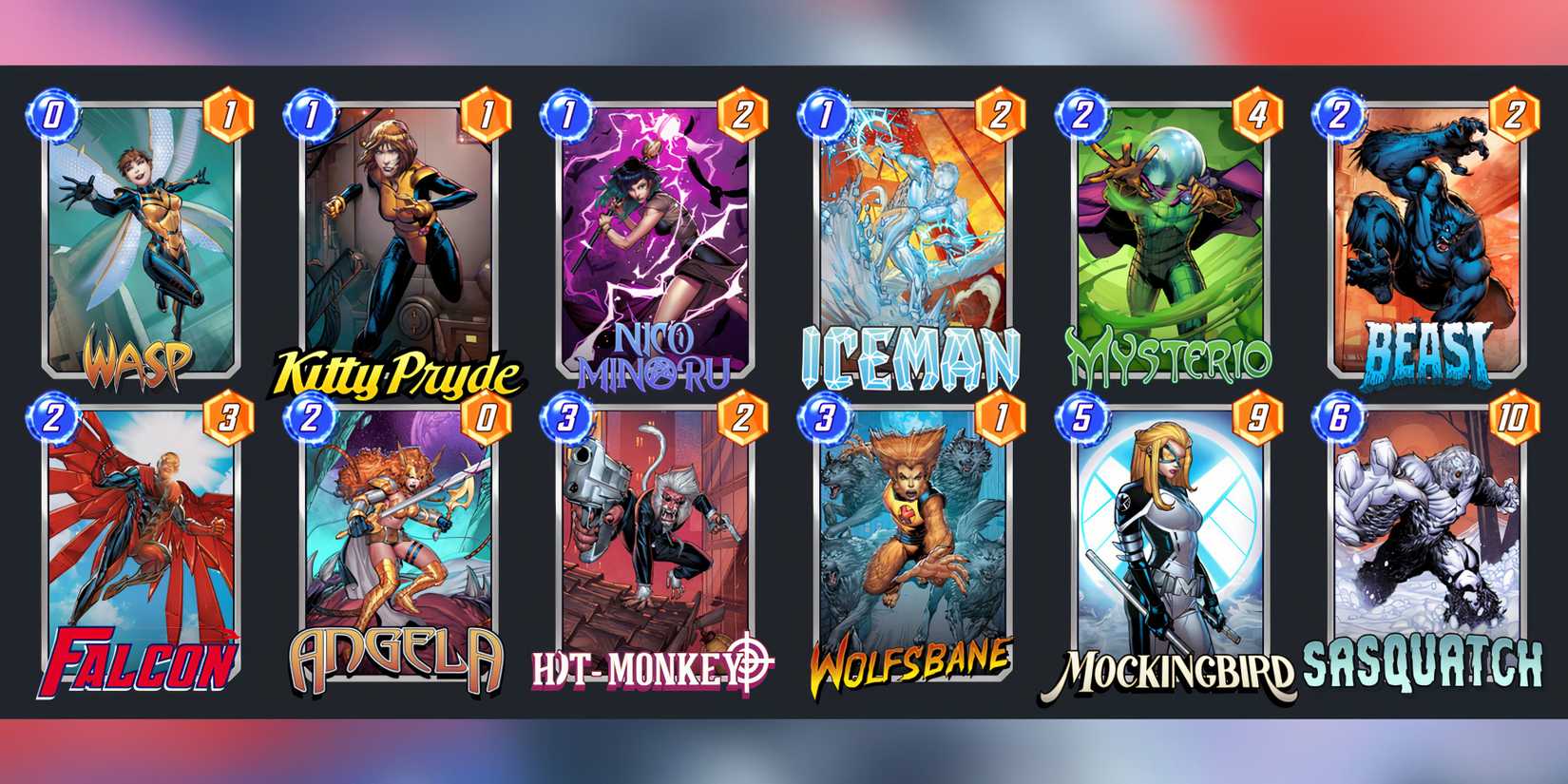Click the Beast card artwork
Viewport: 1568px width, 784px height.
(x=1430, y=238)
